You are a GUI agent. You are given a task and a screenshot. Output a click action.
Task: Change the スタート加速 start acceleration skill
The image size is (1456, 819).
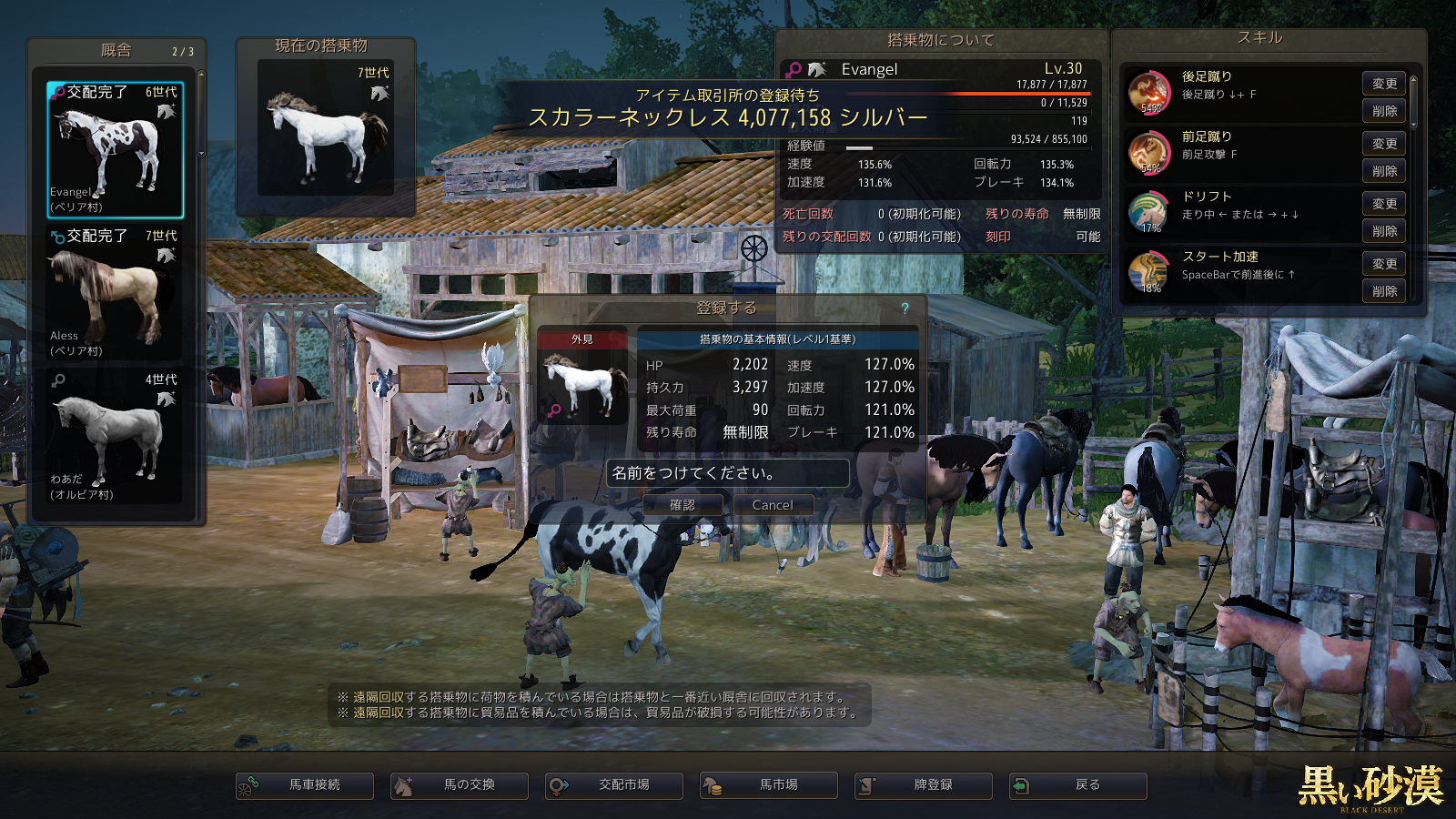[1384, 264]
